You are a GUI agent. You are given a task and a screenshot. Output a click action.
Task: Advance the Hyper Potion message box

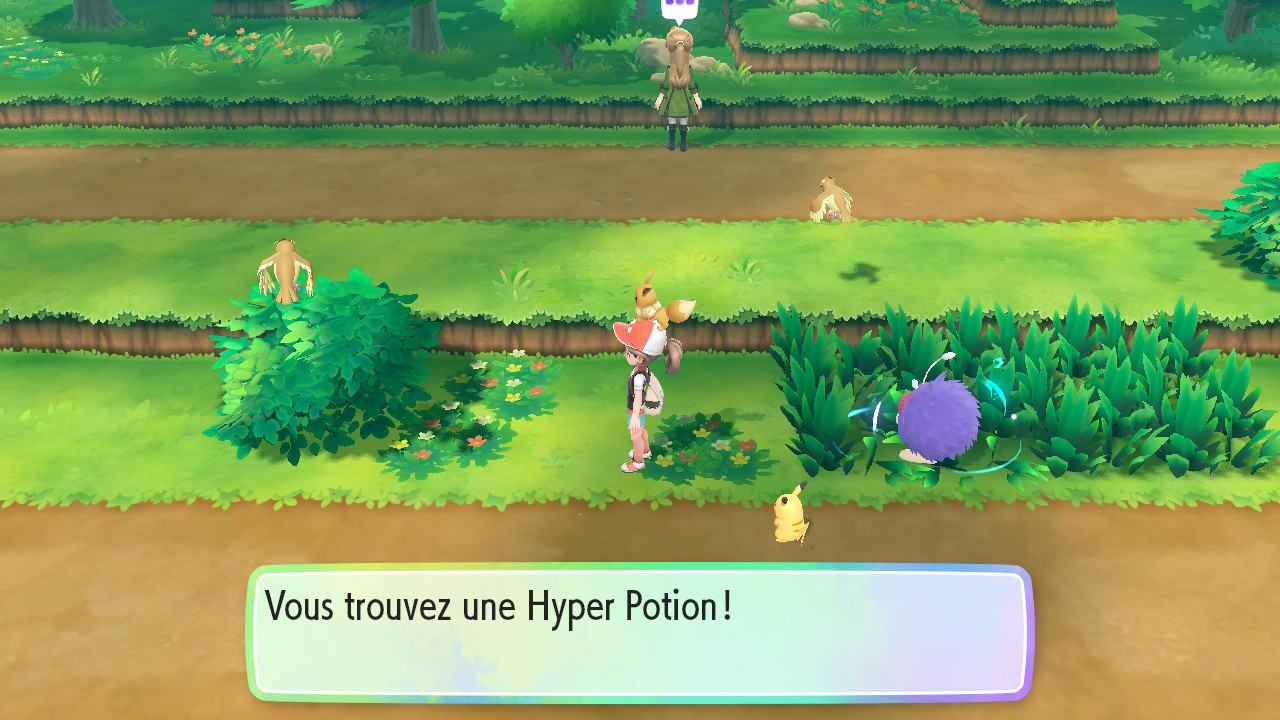tap(639, 633)
